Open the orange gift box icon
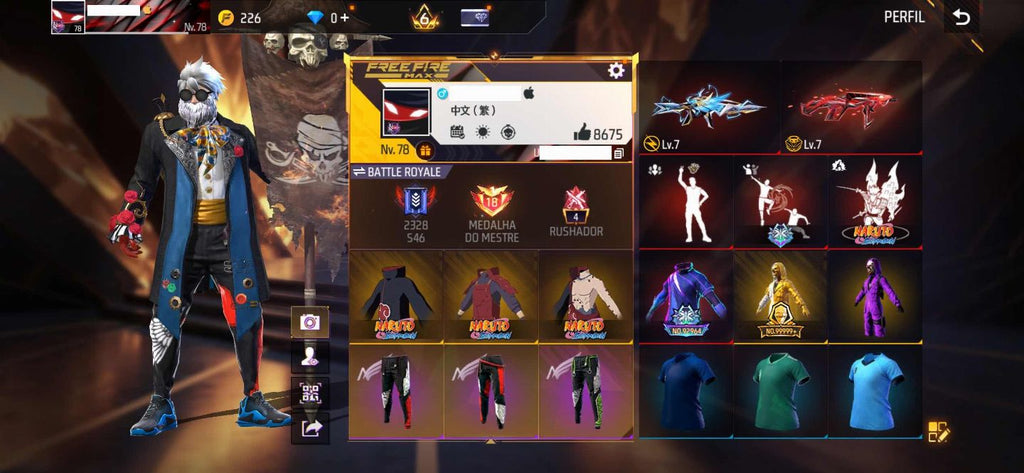This screenshot has width=1024, height=473. pos(424,151)
